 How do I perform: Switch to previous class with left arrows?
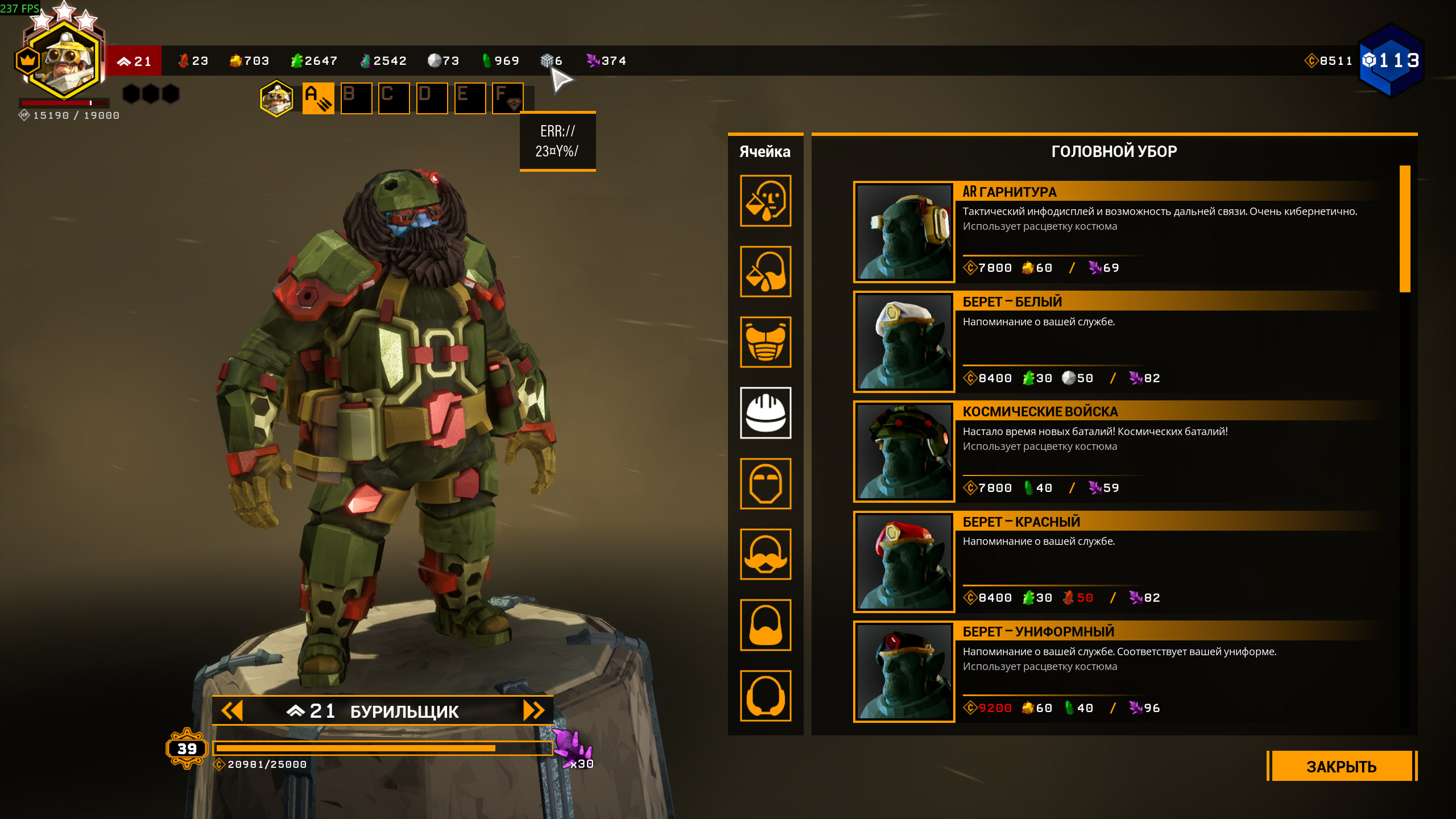click(232, 710)
